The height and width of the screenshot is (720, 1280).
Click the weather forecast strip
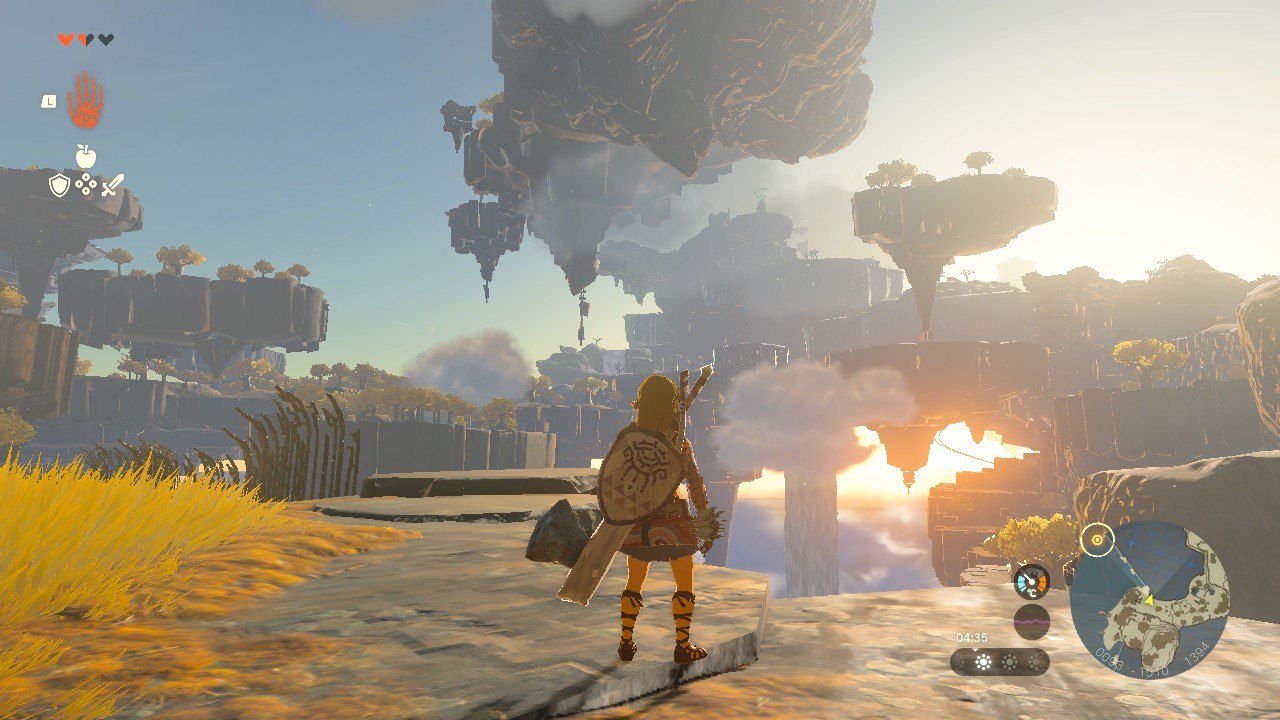(x=999, y=662)
